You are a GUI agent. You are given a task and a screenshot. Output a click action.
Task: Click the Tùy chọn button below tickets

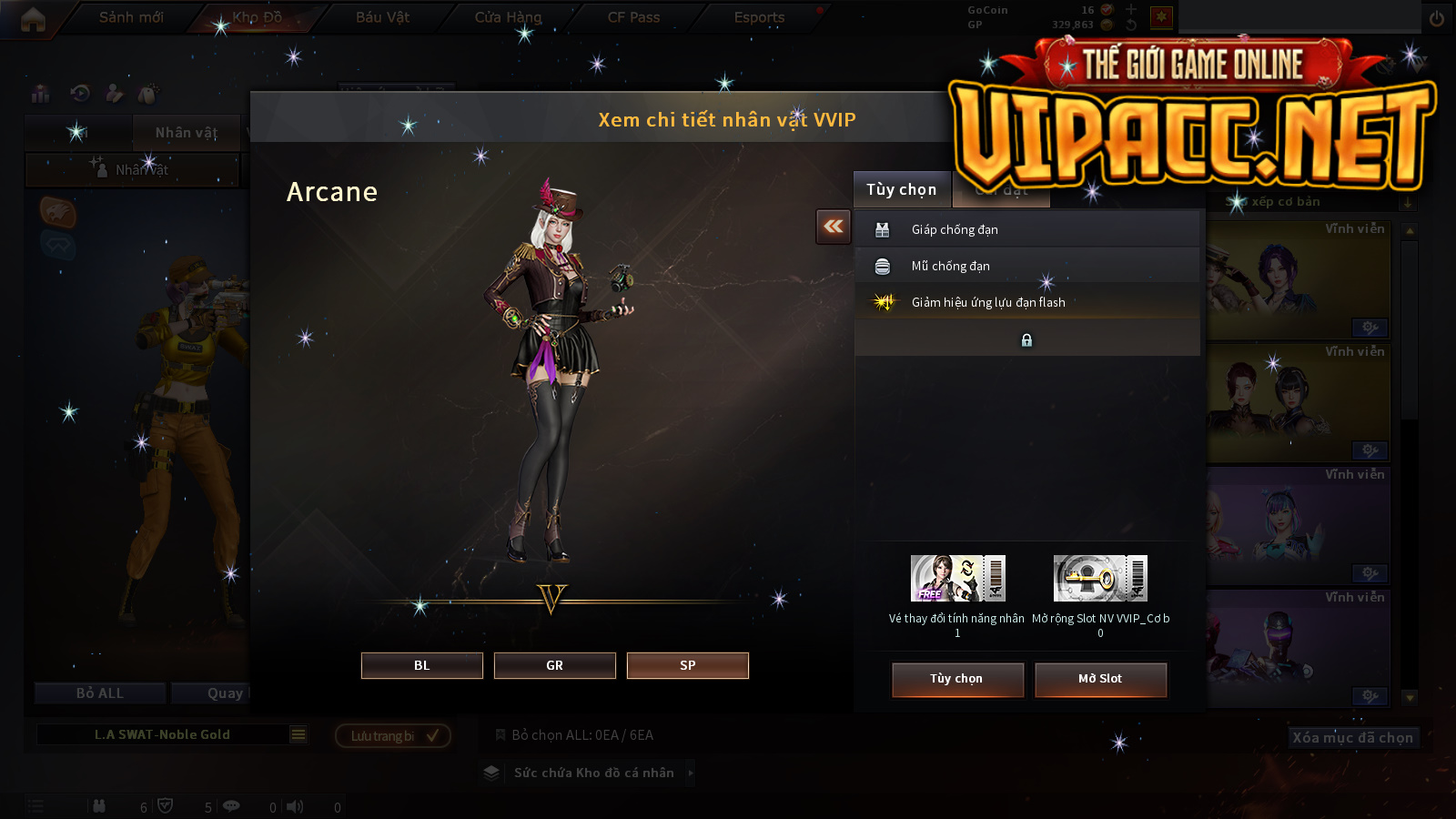(957, 679)
